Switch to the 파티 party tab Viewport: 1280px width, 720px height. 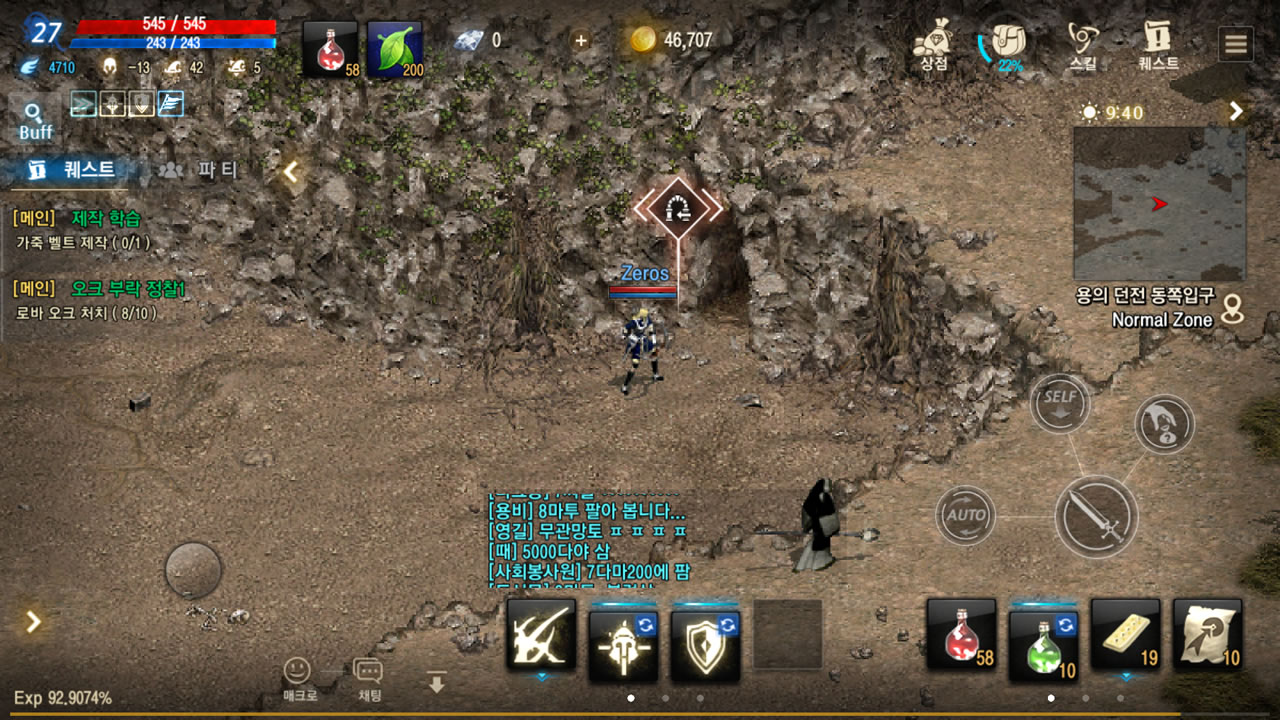tap(200, 170)
